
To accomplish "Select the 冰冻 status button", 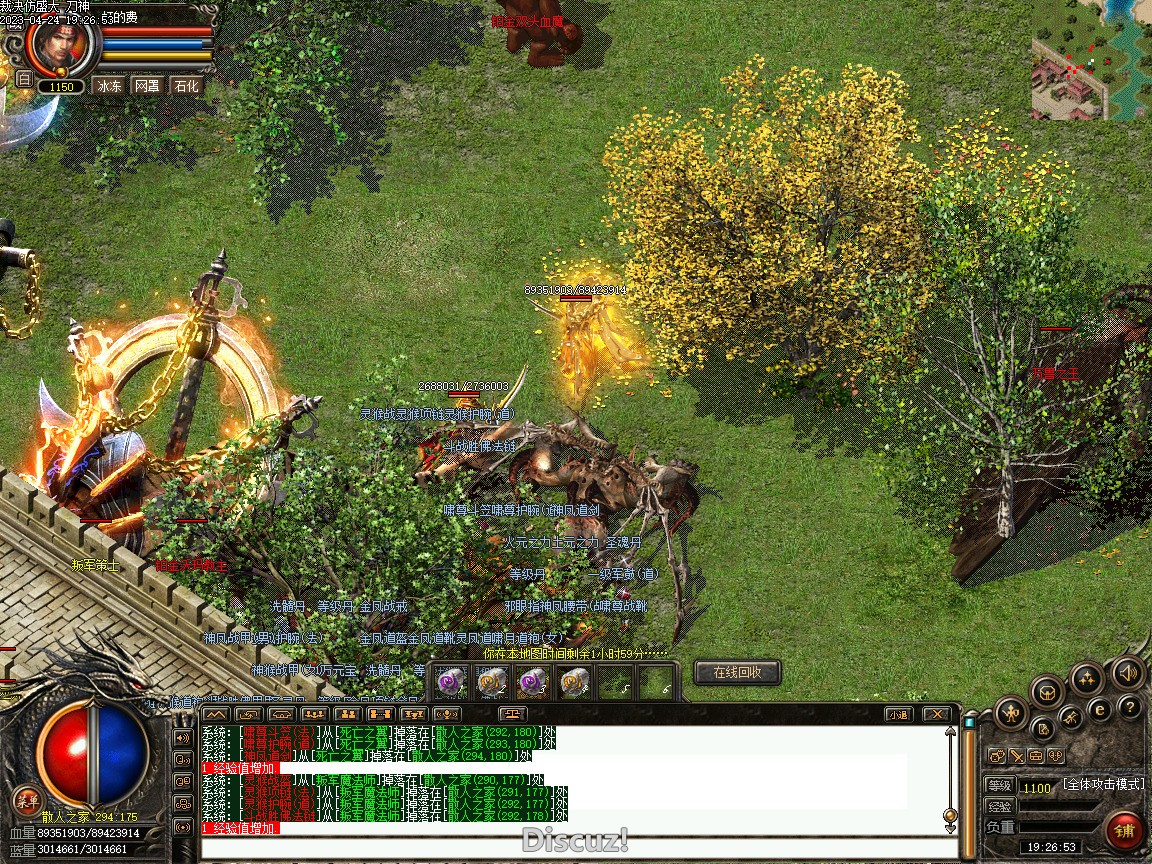I will pos(109,86).
